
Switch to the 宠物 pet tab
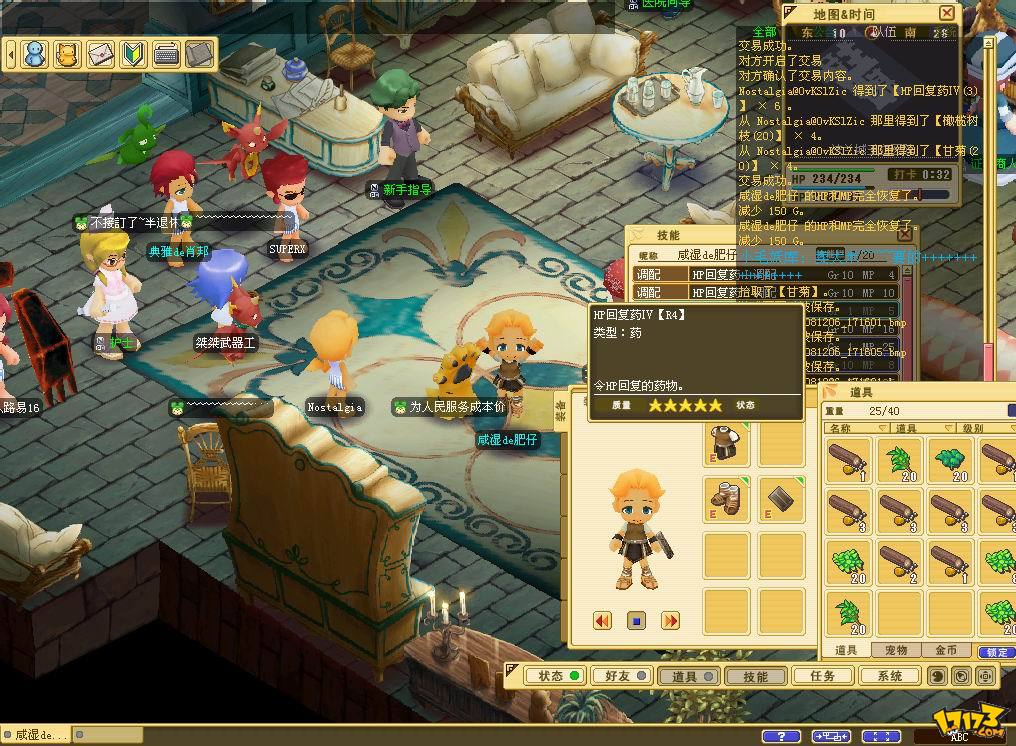click(x=896, y=651)
